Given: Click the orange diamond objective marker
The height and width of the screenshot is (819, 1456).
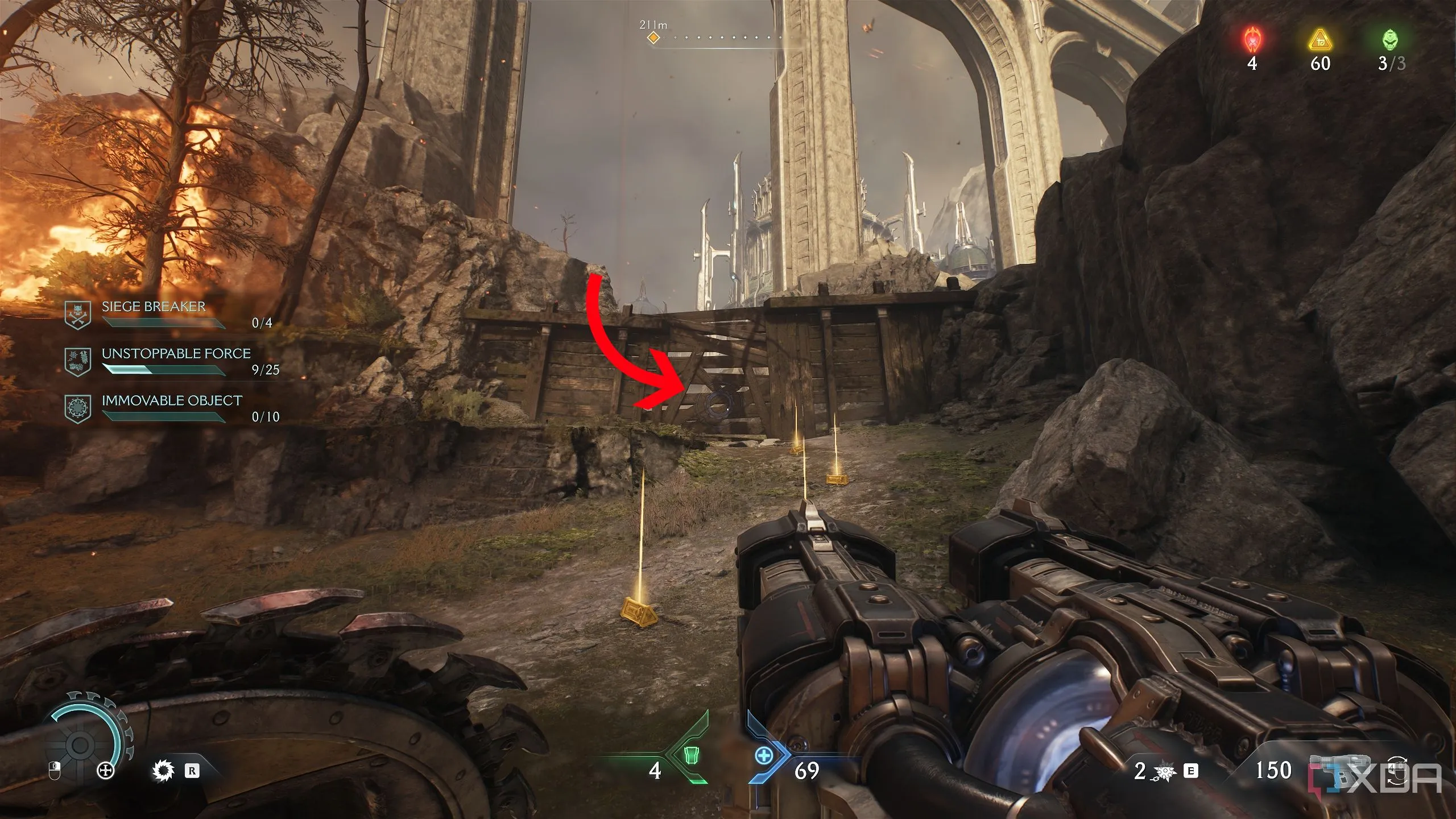Looking at the screenshot, I should pos(654,38).
